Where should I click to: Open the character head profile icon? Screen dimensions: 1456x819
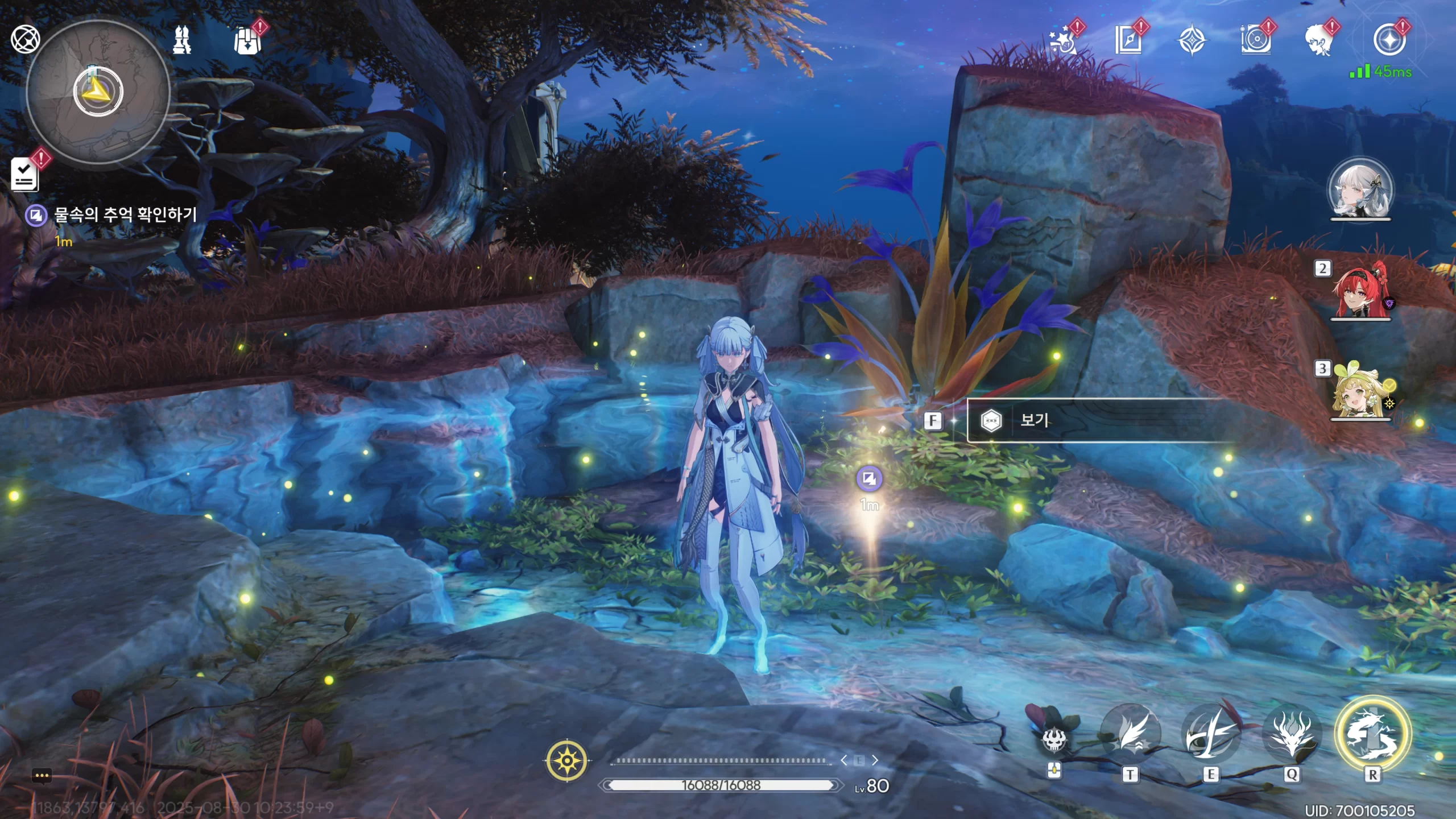[1318, 41]
